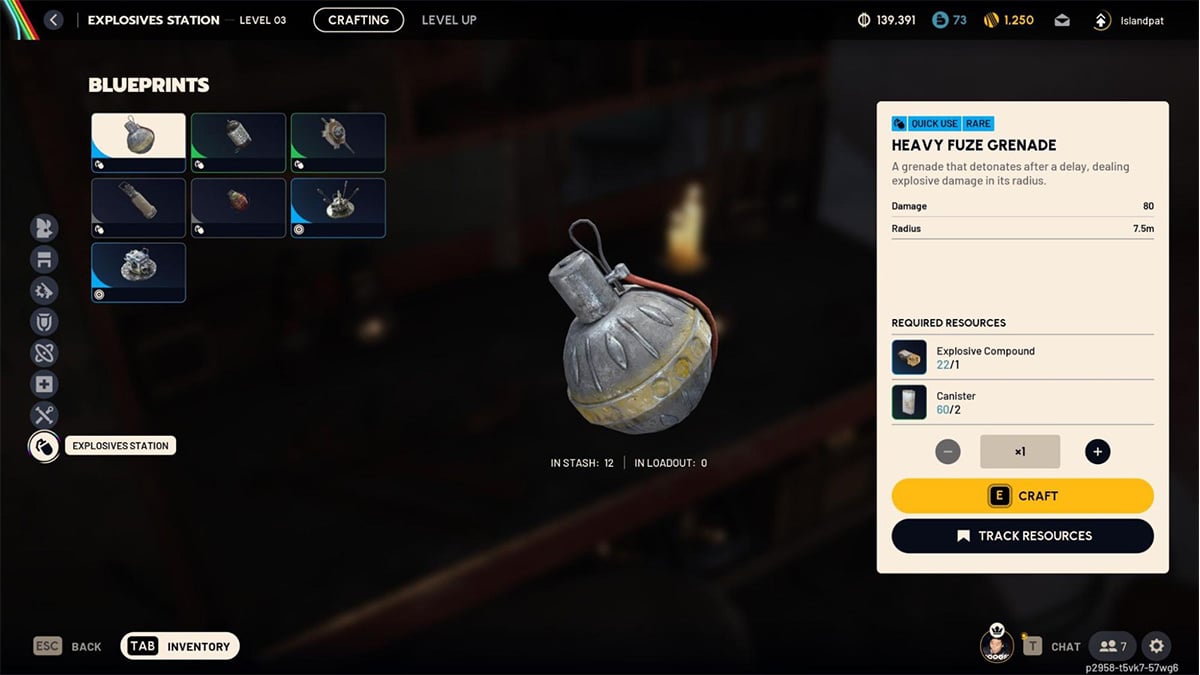This screenshot has width=1200, height=675.
Task: Open the party members list showing 7
Action: (1111, 646)
